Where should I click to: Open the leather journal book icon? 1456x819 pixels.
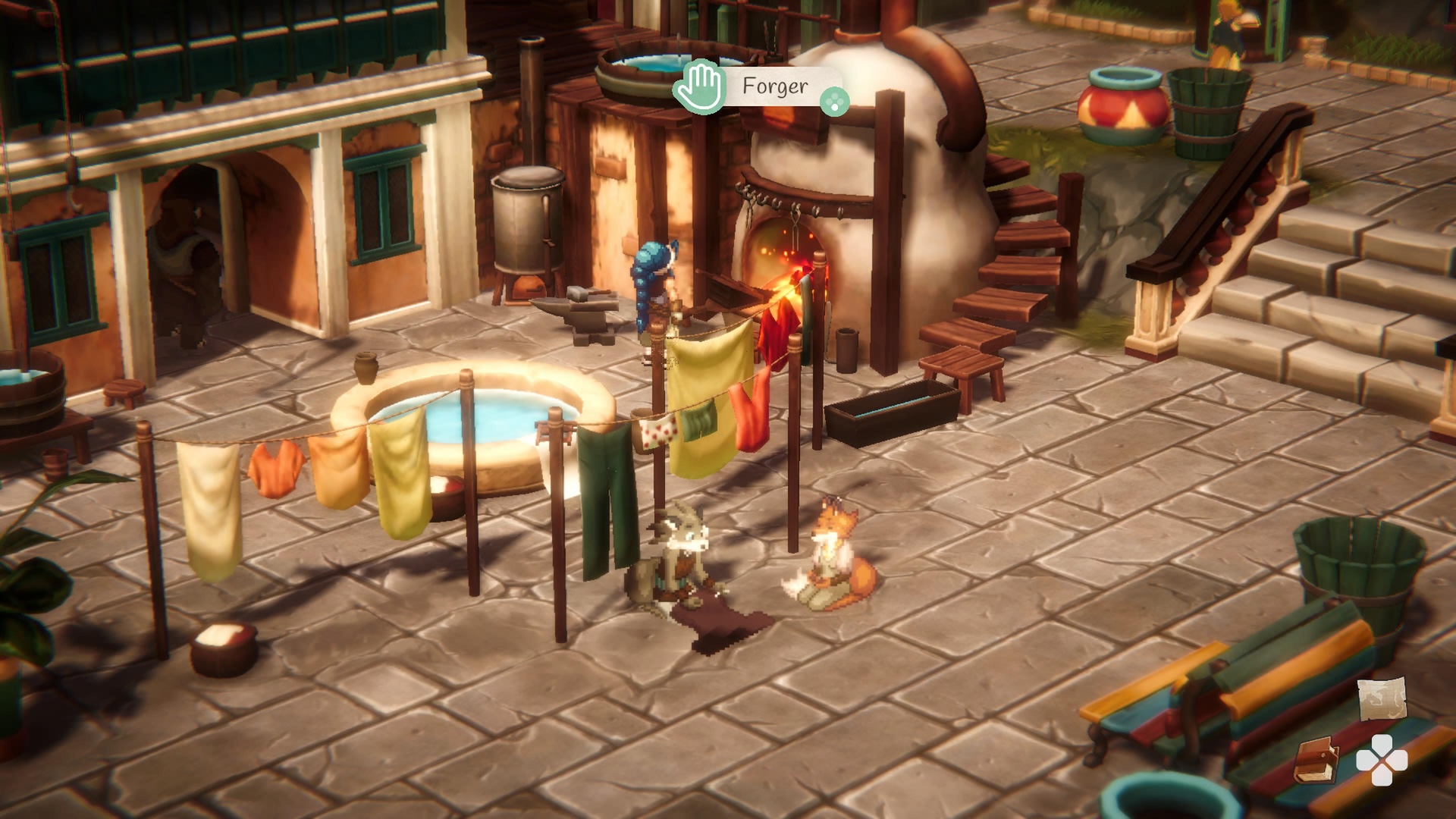coord(1316,761)
